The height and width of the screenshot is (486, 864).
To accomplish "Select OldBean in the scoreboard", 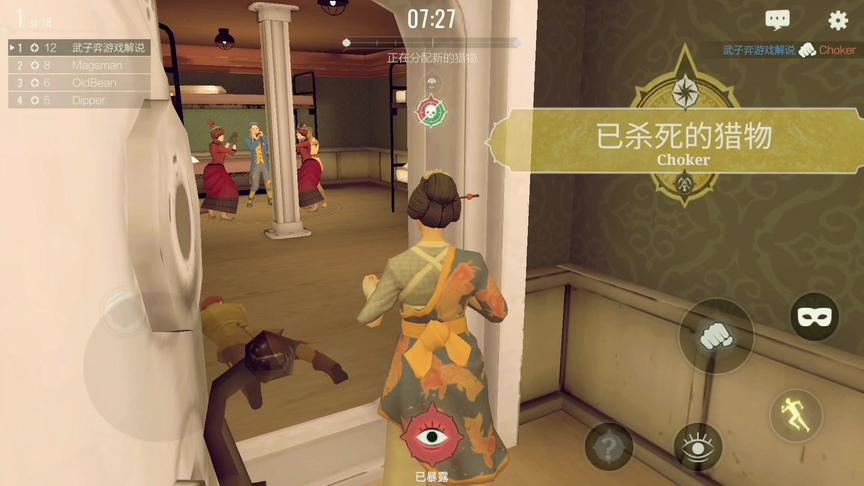I will click(x=80, y=83).
